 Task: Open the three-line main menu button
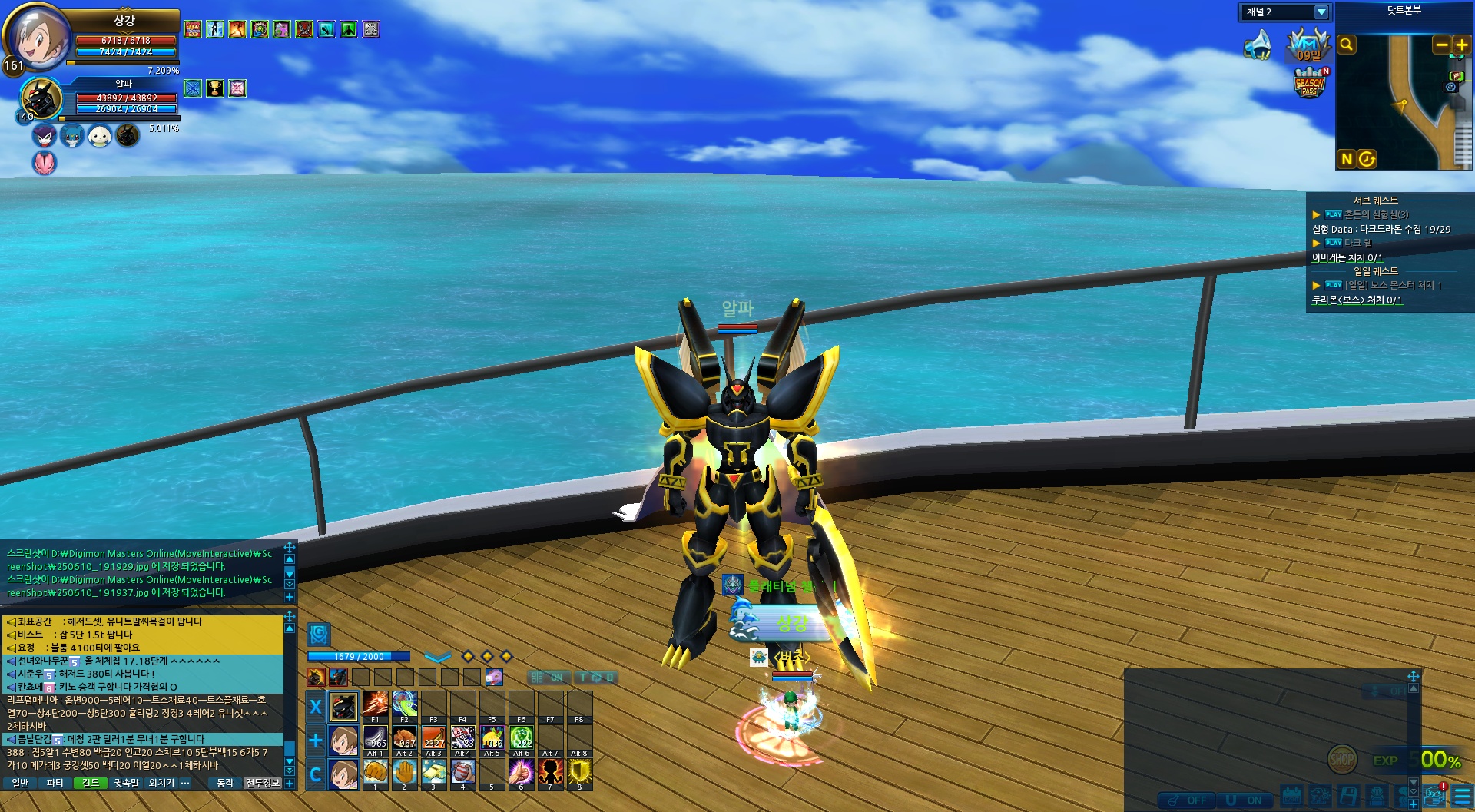click(1462, 796)
